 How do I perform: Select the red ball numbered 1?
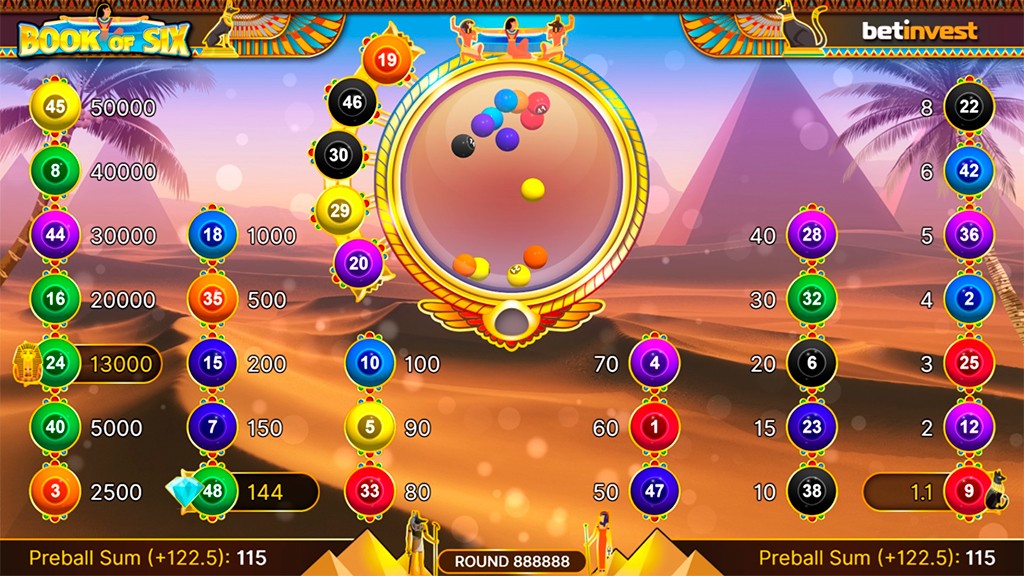tap(655, 428)
